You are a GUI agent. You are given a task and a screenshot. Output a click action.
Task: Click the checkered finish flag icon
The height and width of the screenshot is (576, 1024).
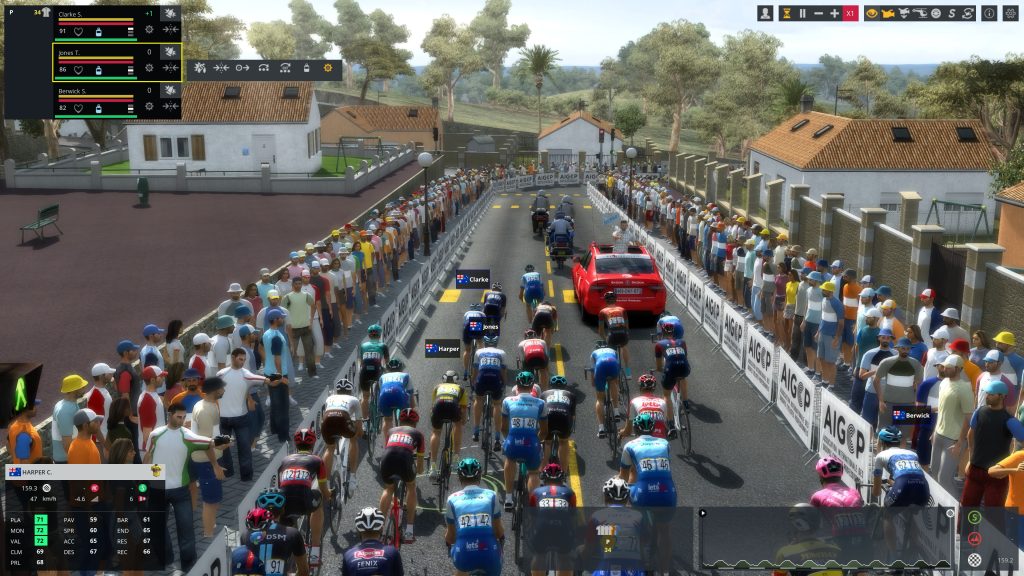point(975,560)
